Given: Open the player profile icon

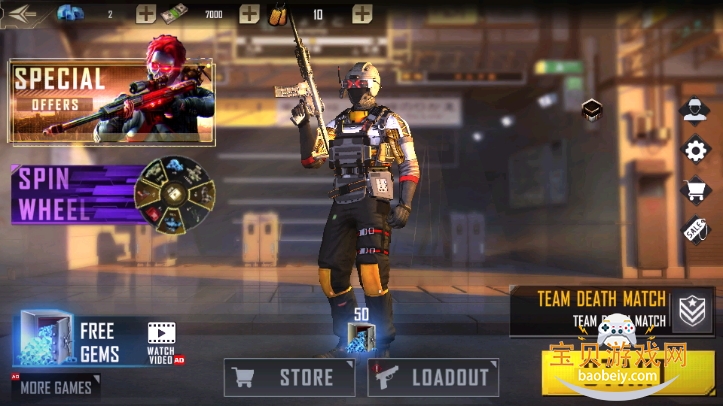Looking at the screenshot, I should 695,110.
